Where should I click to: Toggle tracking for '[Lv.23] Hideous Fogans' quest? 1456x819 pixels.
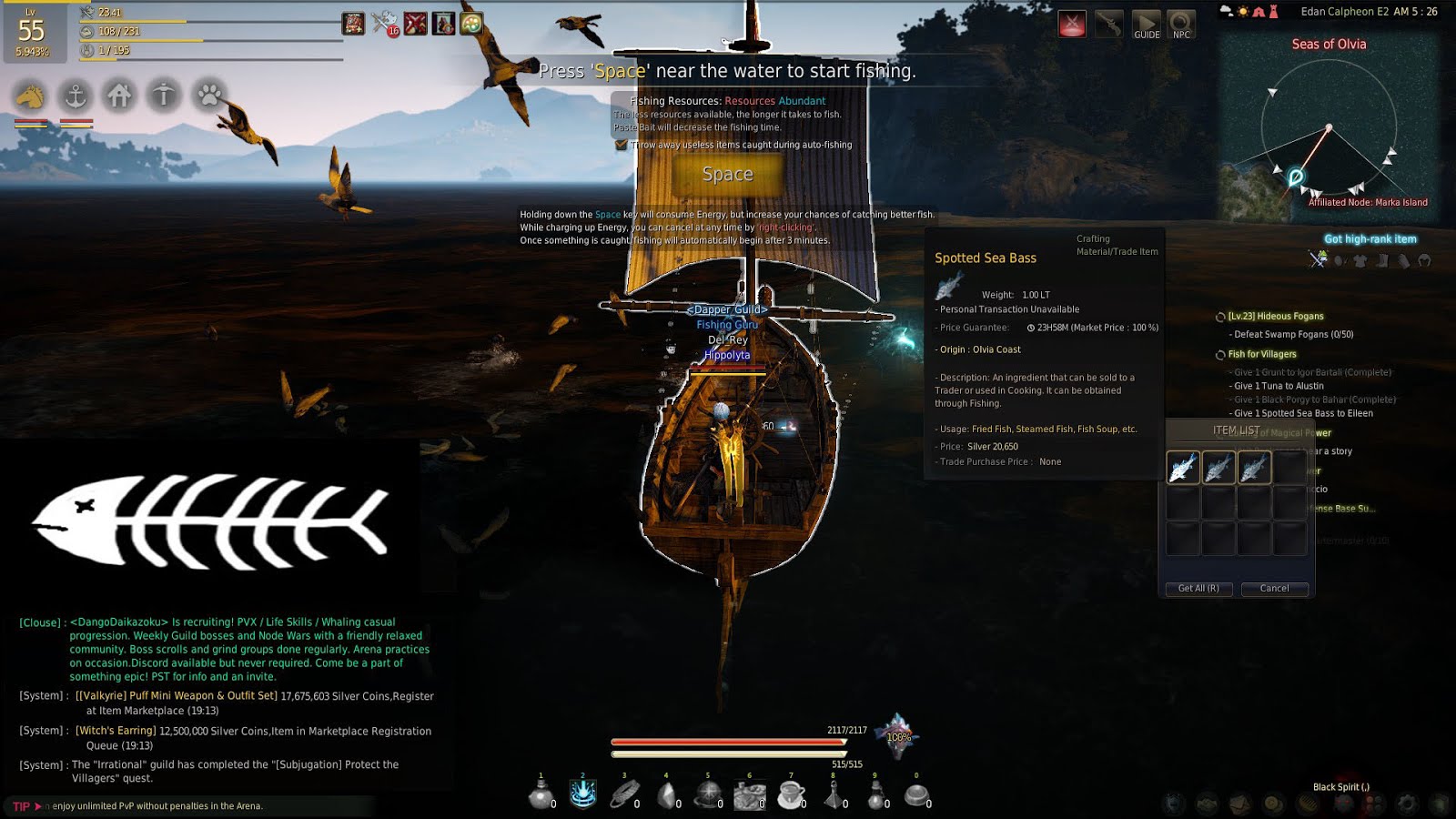coord(1222,316)
